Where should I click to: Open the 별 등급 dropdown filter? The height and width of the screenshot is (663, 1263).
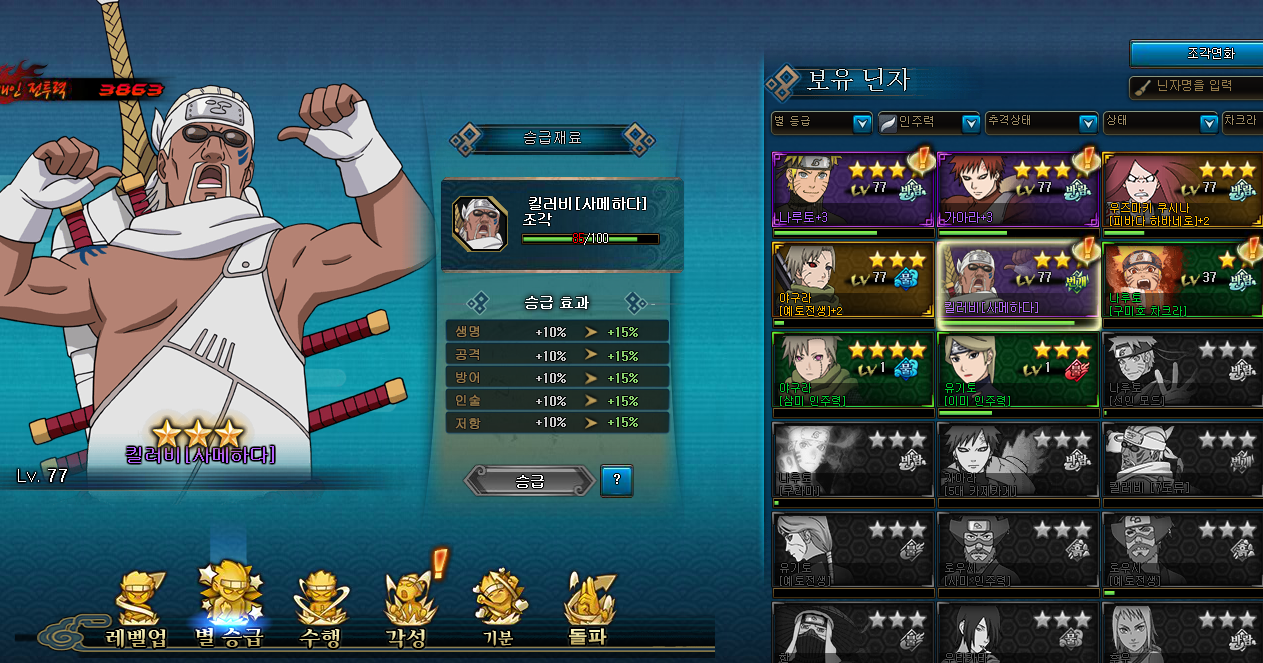(x=822, y=122)
